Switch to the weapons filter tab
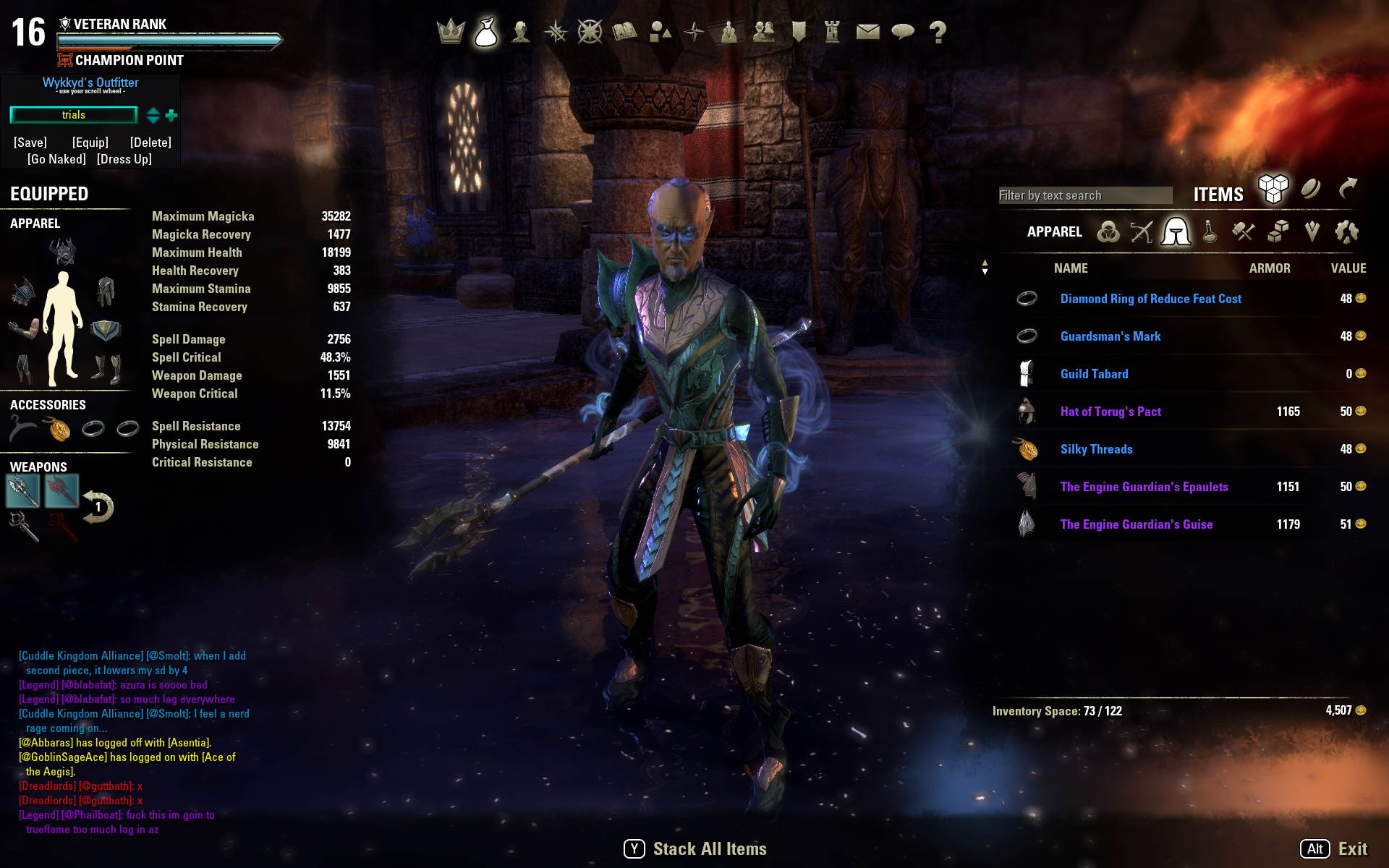Viewport: 1389px width, 868px height. tap(1142, 232)
